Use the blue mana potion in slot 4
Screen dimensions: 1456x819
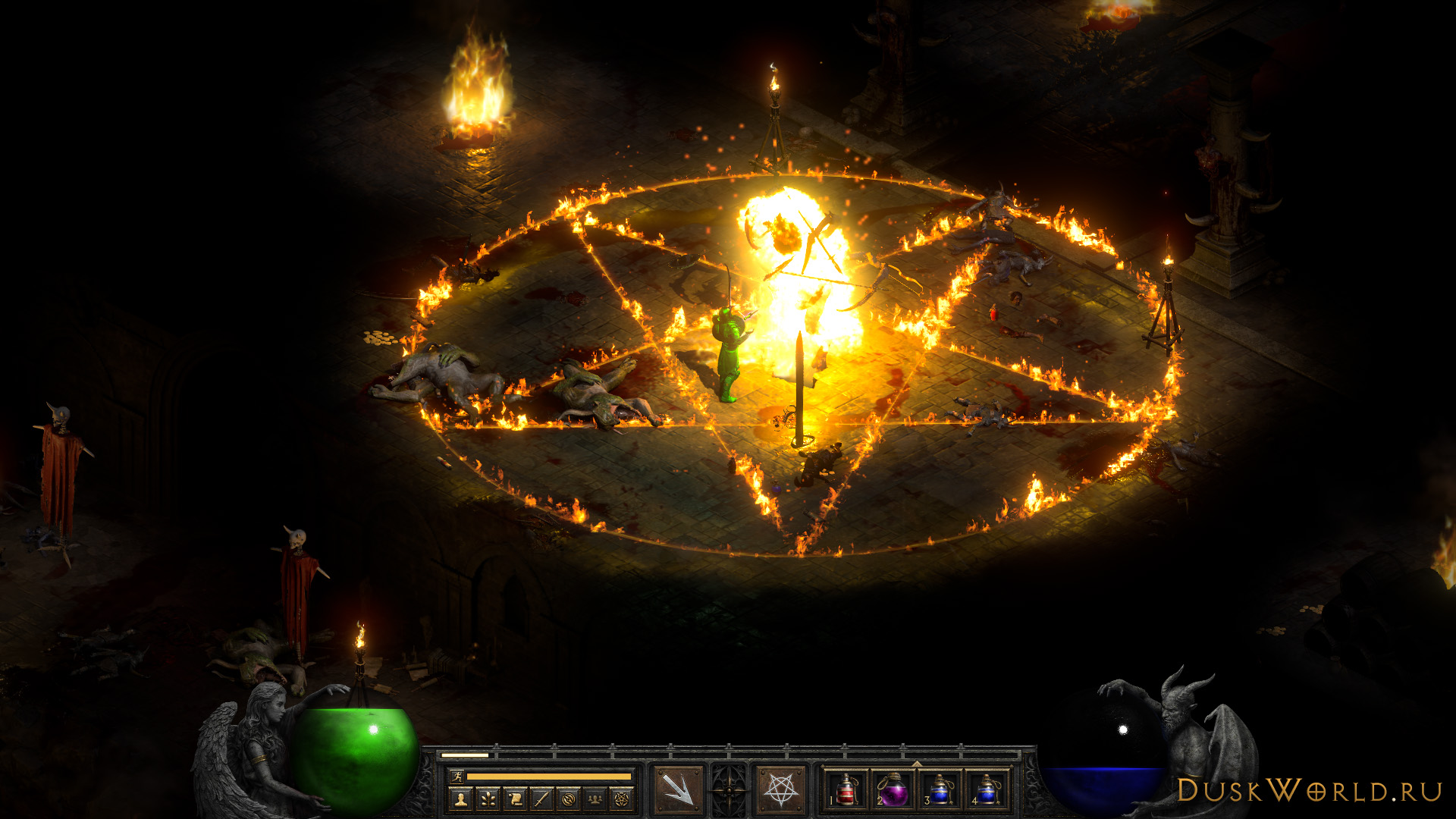click(986, 789)
